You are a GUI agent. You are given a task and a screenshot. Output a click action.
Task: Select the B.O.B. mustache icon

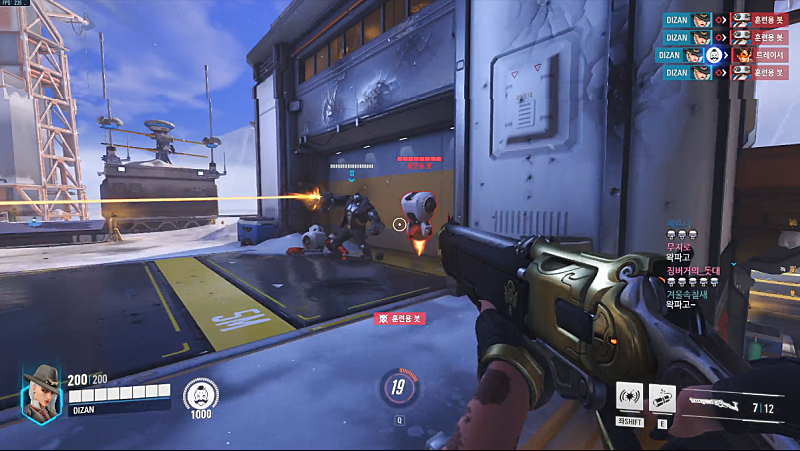[x=200, y=394]
